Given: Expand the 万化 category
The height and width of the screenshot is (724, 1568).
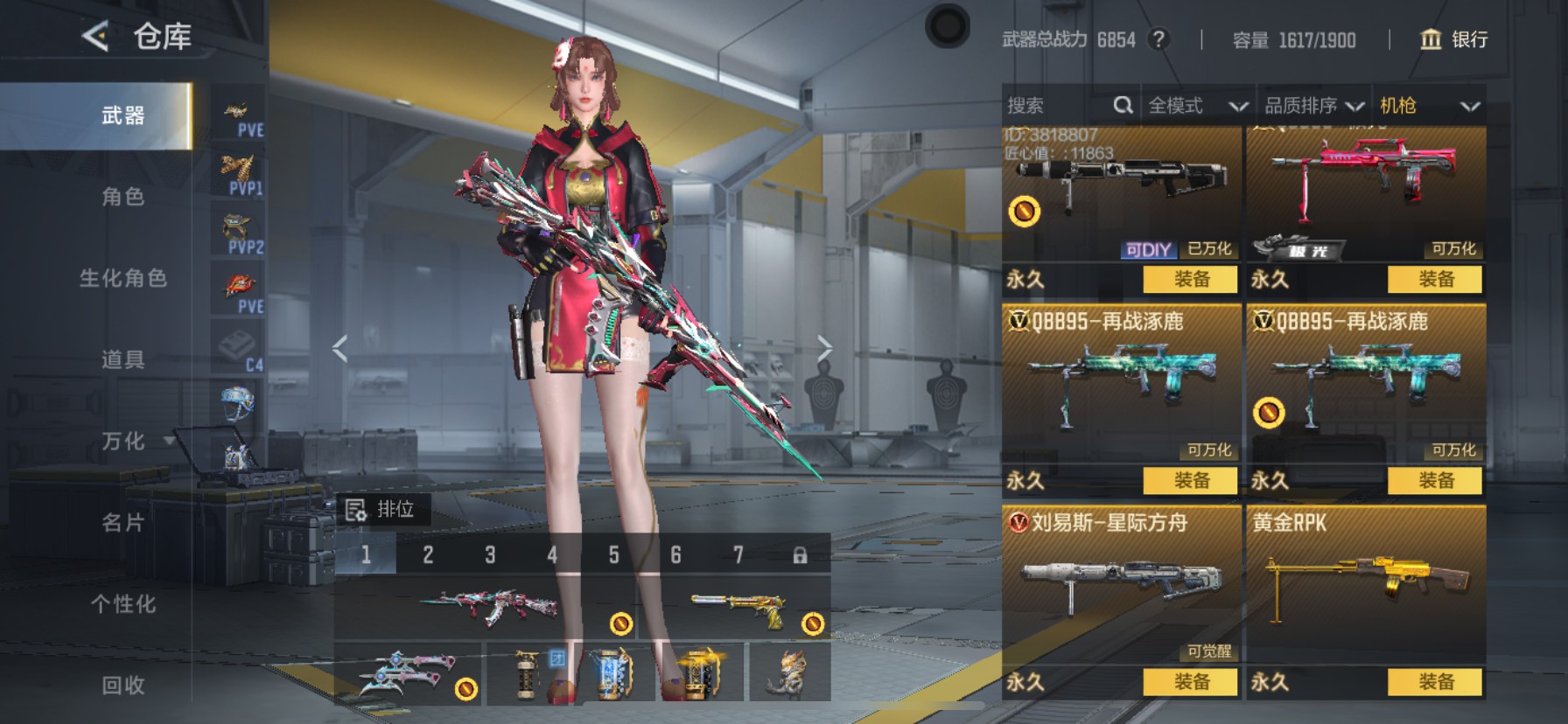Looking at the screenshot, I should coord(124,441).
